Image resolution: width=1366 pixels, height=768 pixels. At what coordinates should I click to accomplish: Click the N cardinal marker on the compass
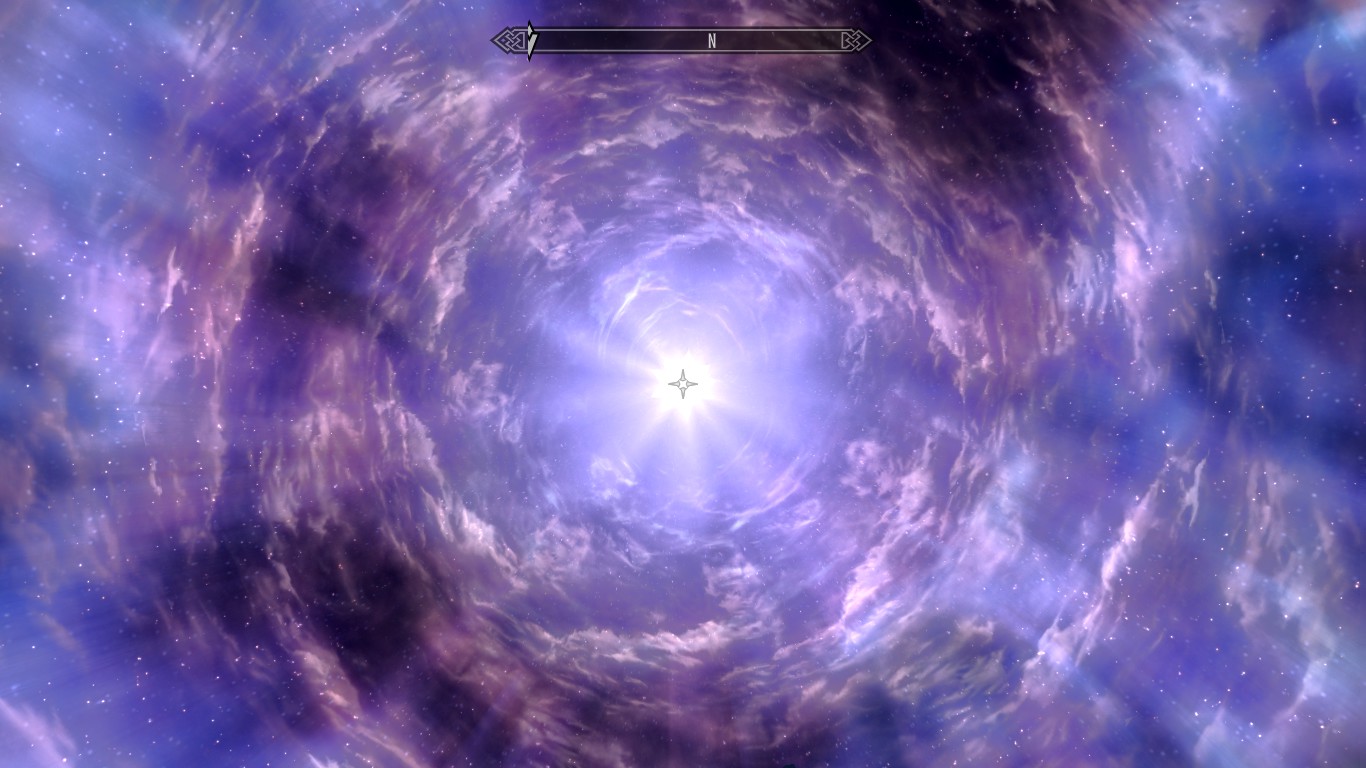712,42
